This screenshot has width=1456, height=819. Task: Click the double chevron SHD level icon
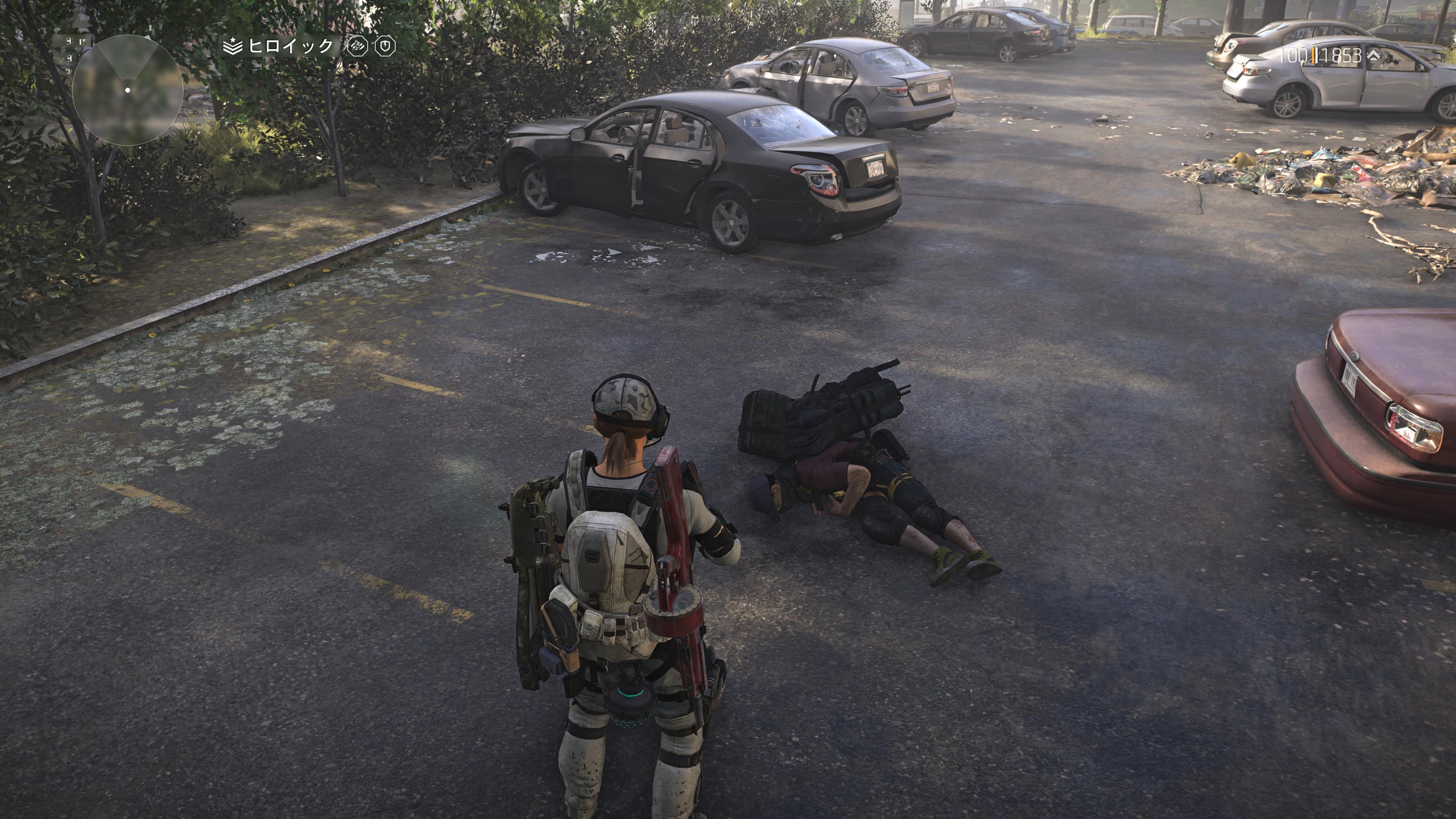(1373, 55)
